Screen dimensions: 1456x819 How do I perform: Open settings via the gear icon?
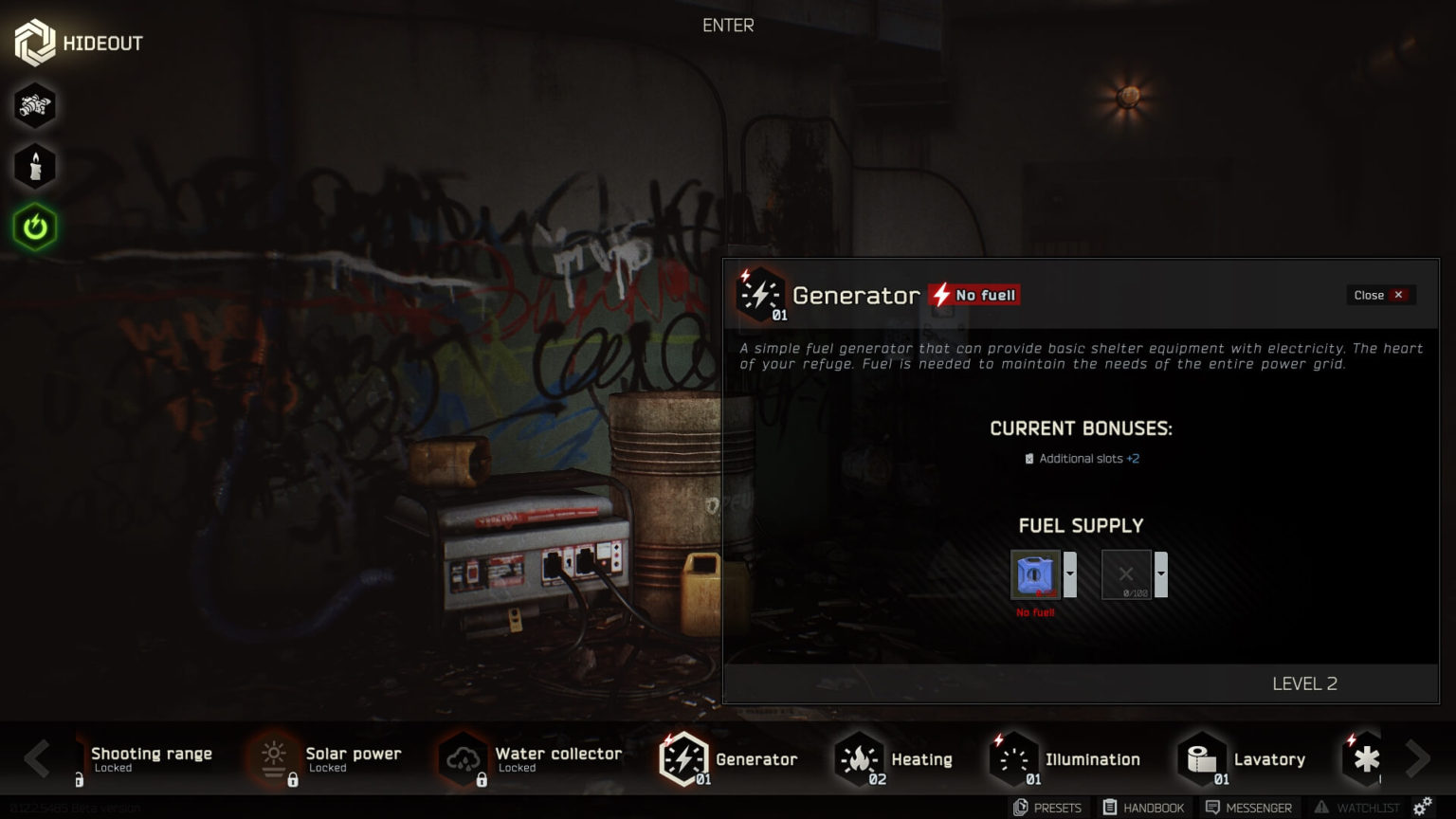pyautogui.click(x=1423, y=807)
